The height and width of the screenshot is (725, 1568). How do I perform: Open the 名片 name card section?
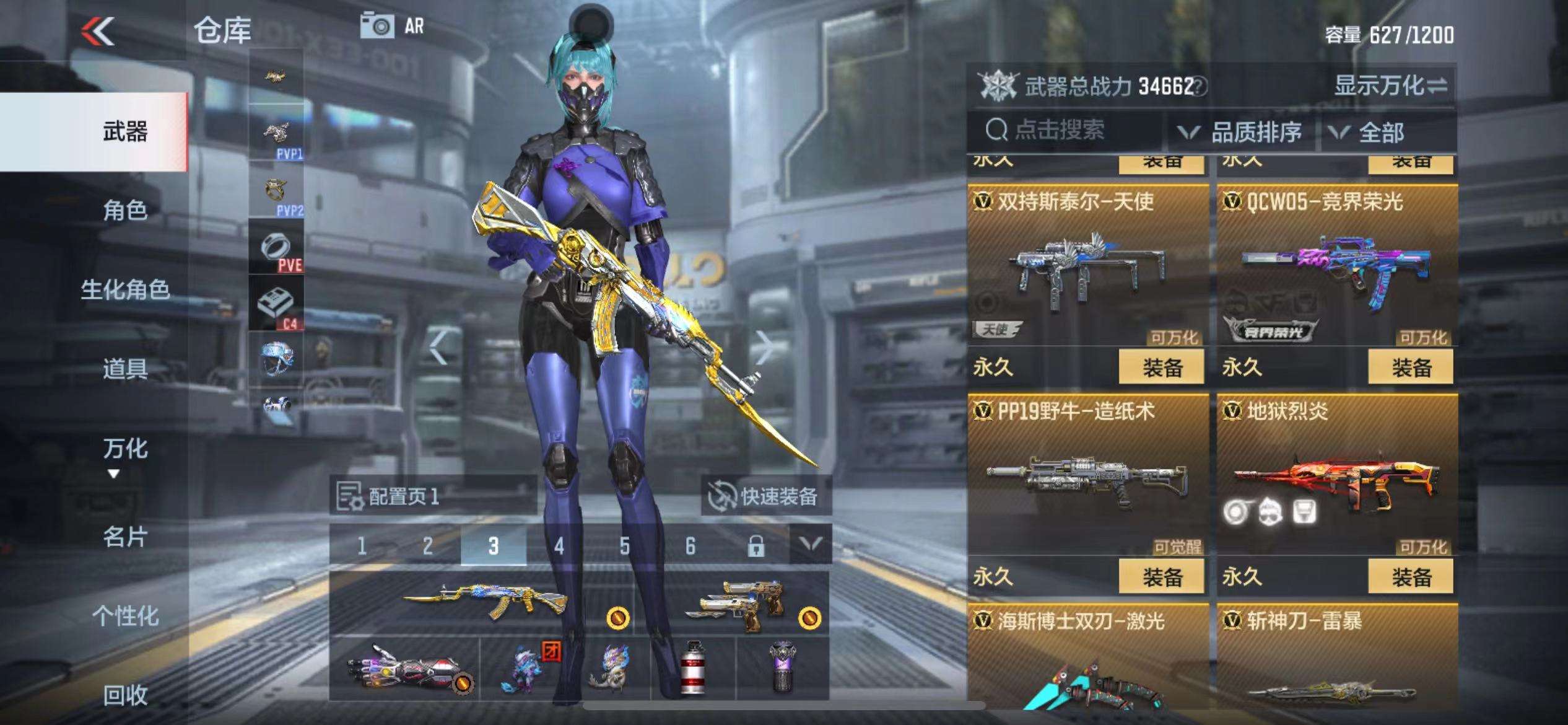click(124, 537)
